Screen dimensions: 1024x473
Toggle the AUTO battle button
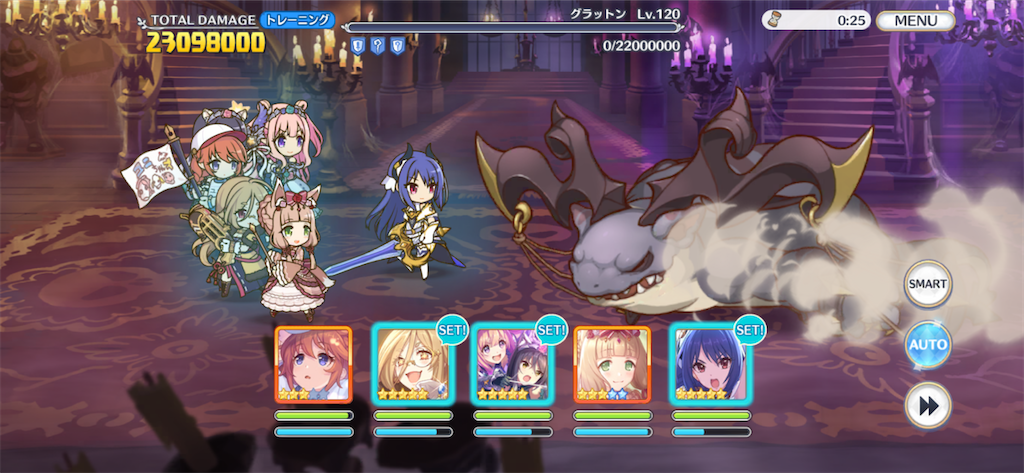point(927,346)
